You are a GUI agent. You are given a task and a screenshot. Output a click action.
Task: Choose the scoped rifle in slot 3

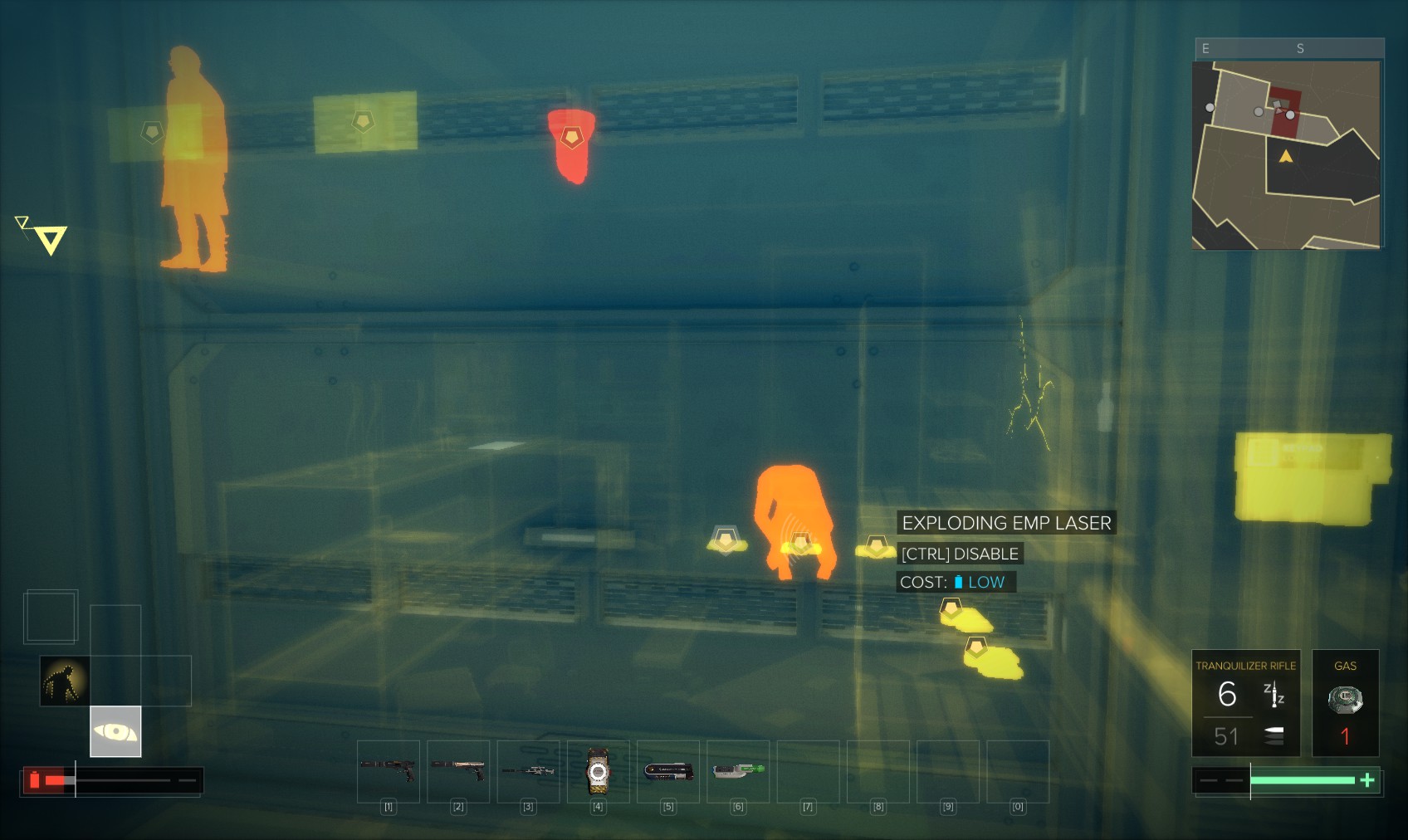click(528, 770)
